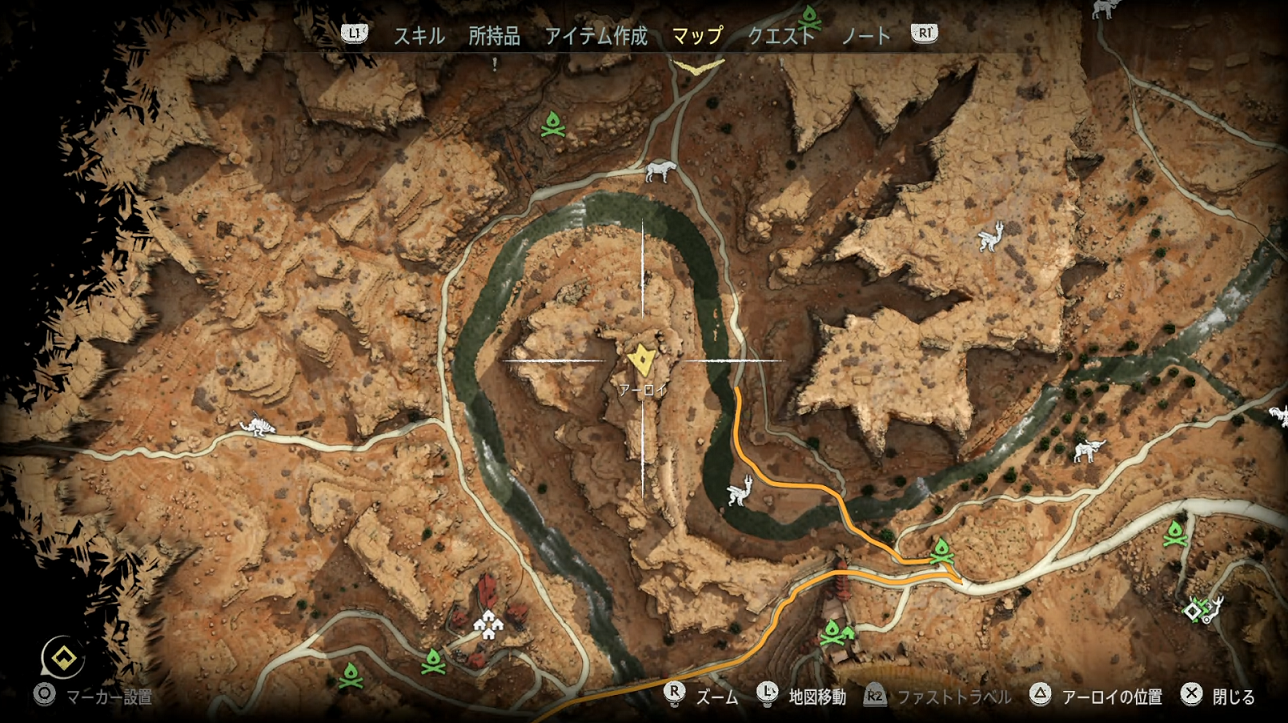Screen dimensions: 1288x723
Task: Switch to the スキル tab
Action: click(x=419, y=36)
